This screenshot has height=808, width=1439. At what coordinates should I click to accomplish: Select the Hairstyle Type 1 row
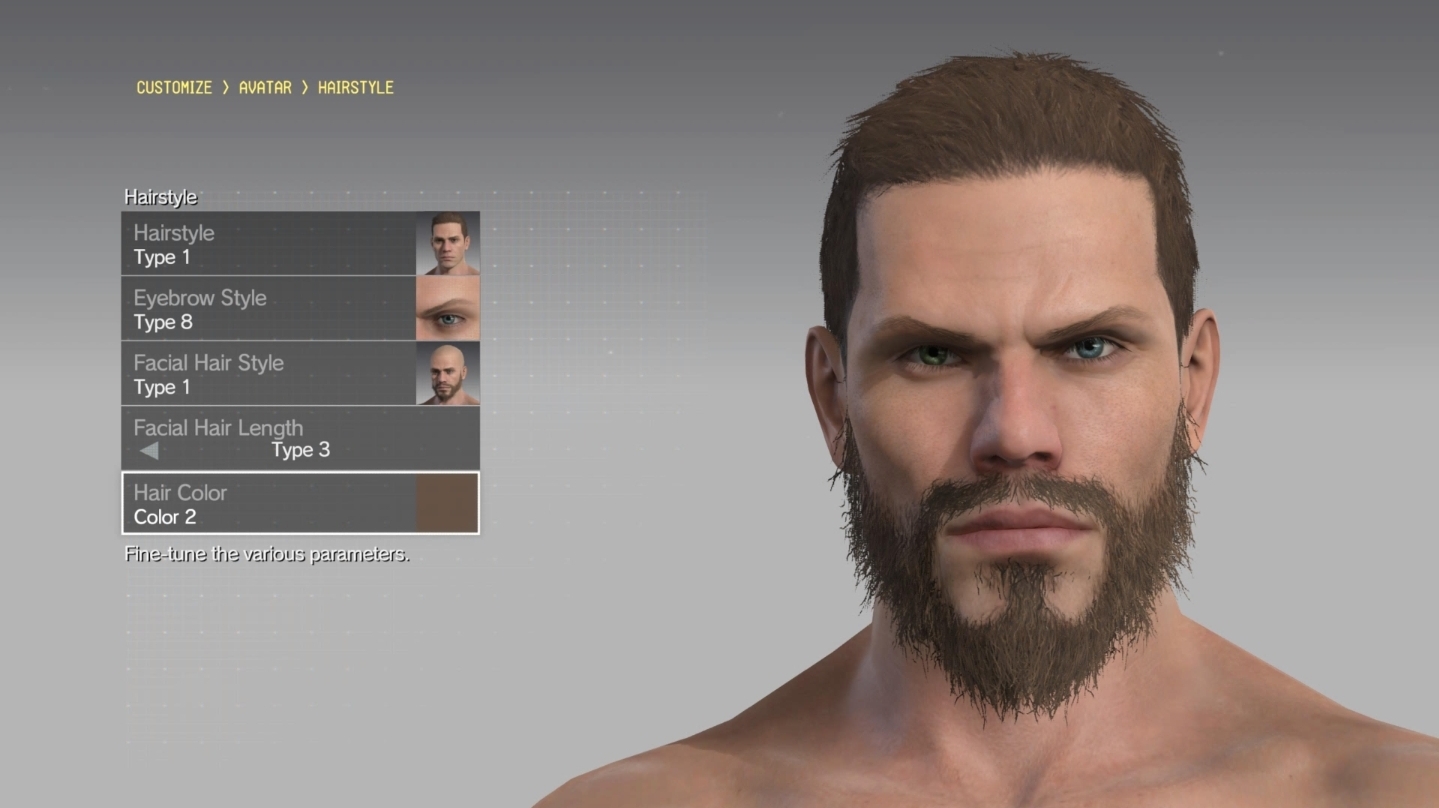pos(268,244)
